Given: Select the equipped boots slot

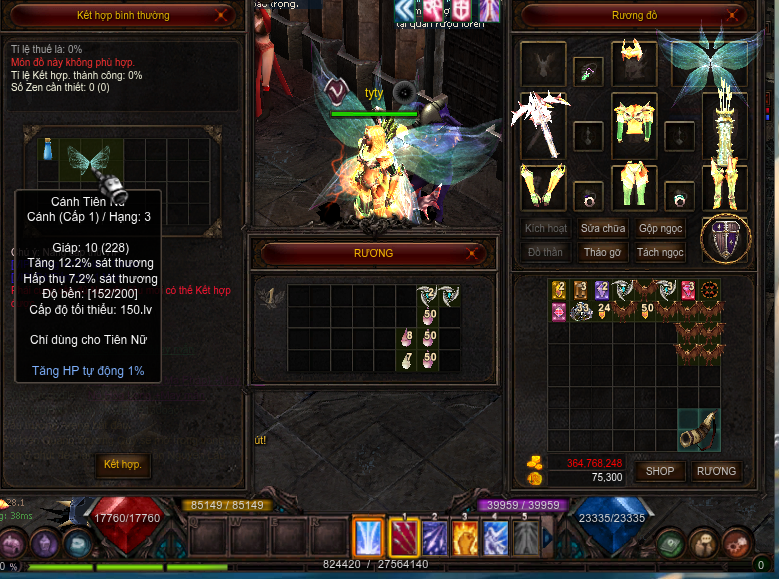Looking at the screenshot, I should coord(725,187).
